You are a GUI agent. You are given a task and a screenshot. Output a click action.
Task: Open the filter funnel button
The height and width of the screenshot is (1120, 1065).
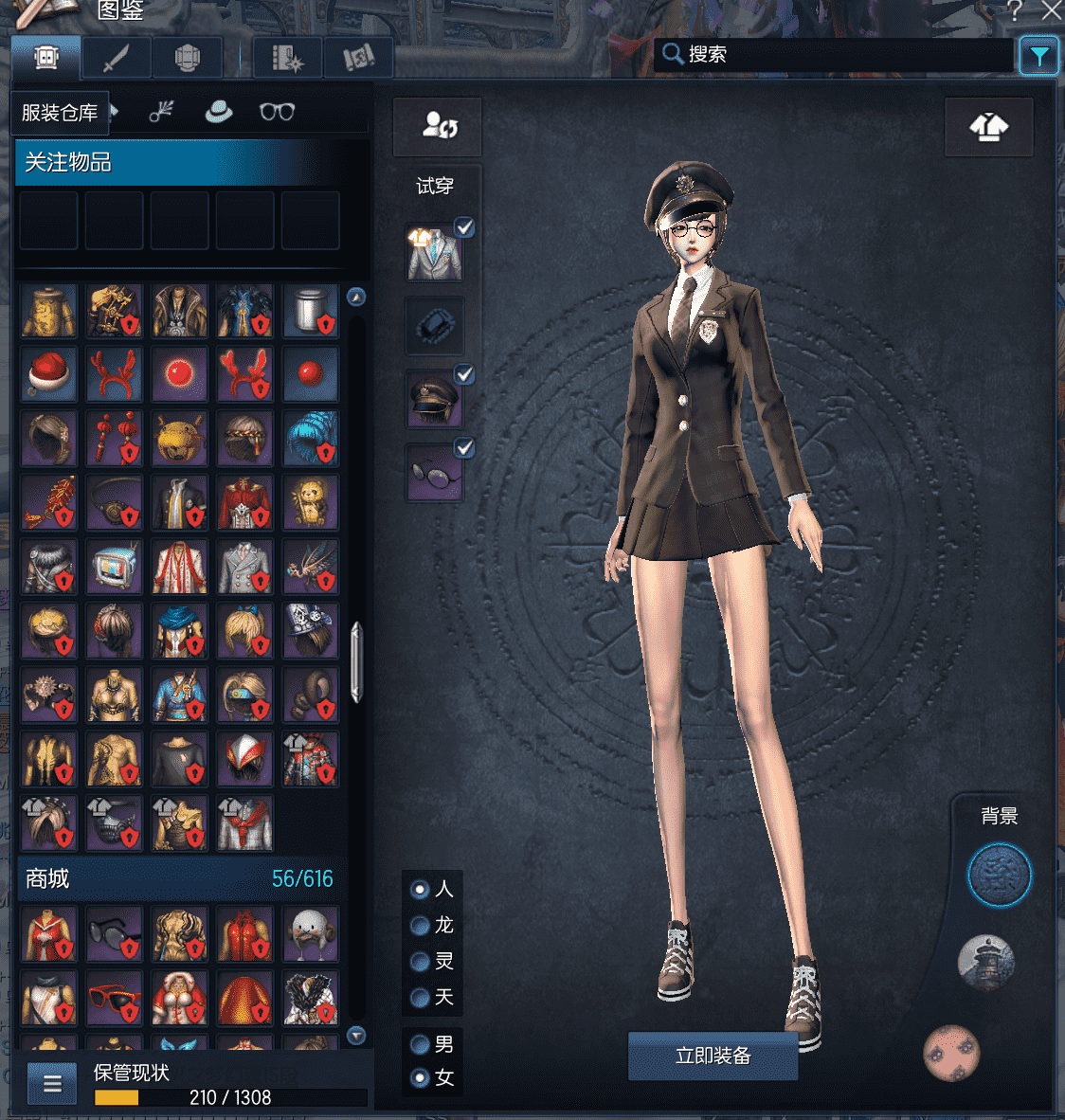click(x=1038, y=57)
